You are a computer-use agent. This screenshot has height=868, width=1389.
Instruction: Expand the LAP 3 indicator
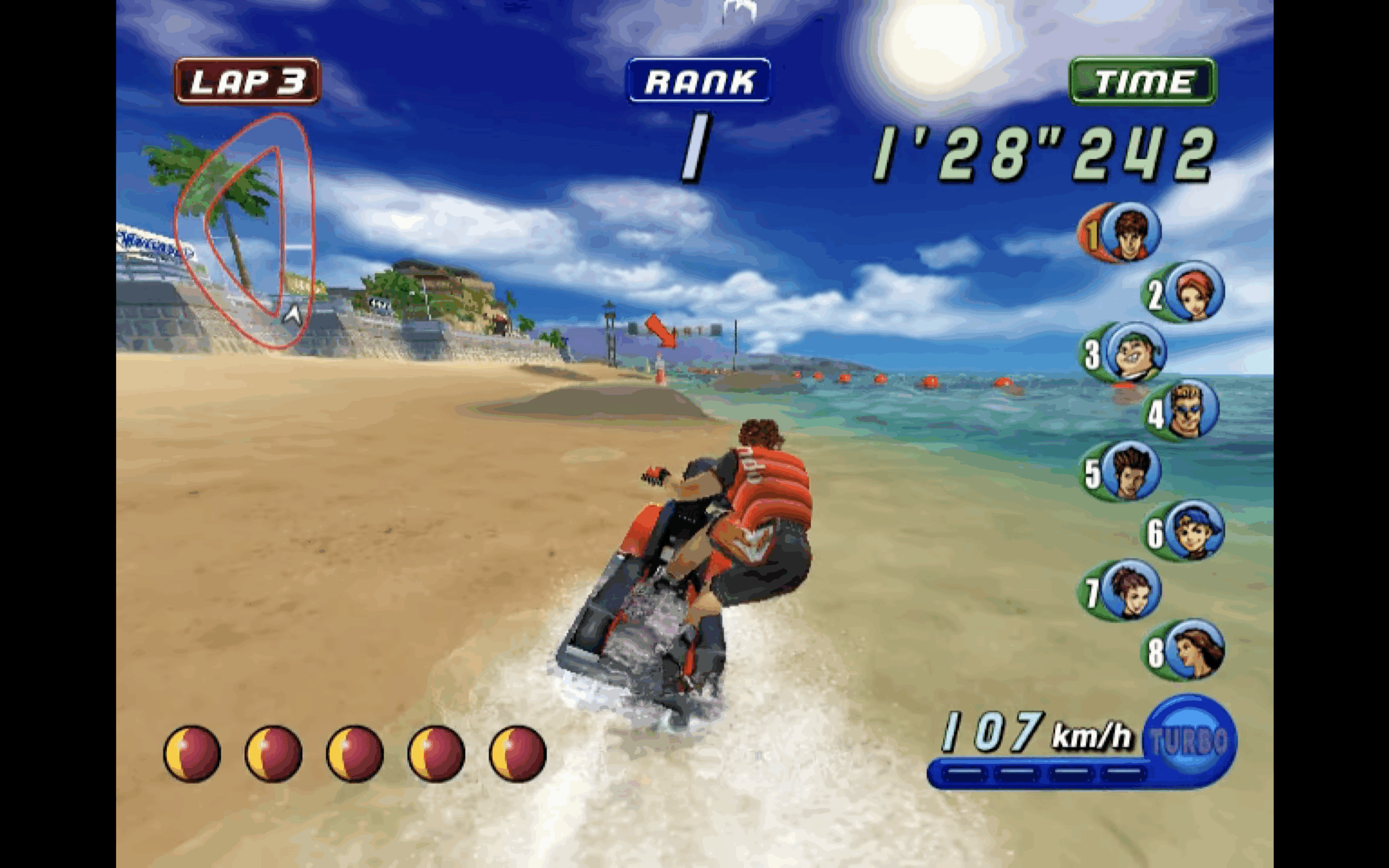[246, 80]
